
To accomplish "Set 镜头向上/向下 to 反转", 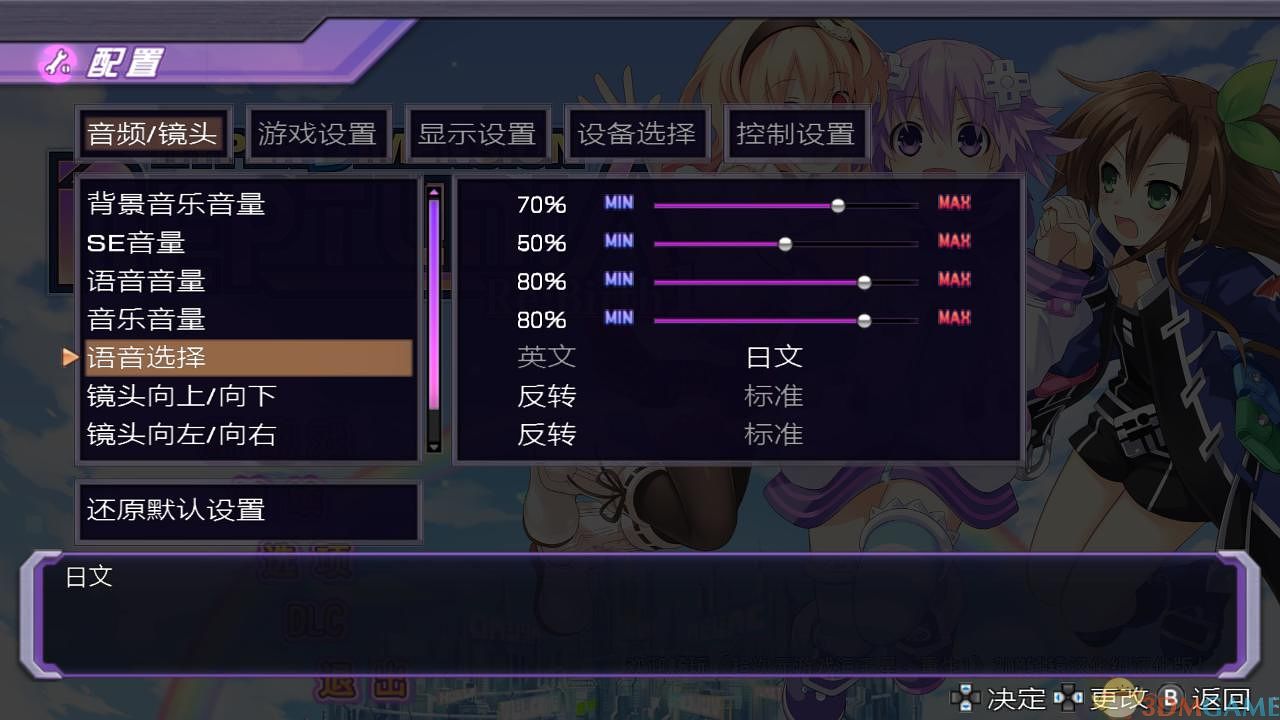I will click(x=546, y=396).
